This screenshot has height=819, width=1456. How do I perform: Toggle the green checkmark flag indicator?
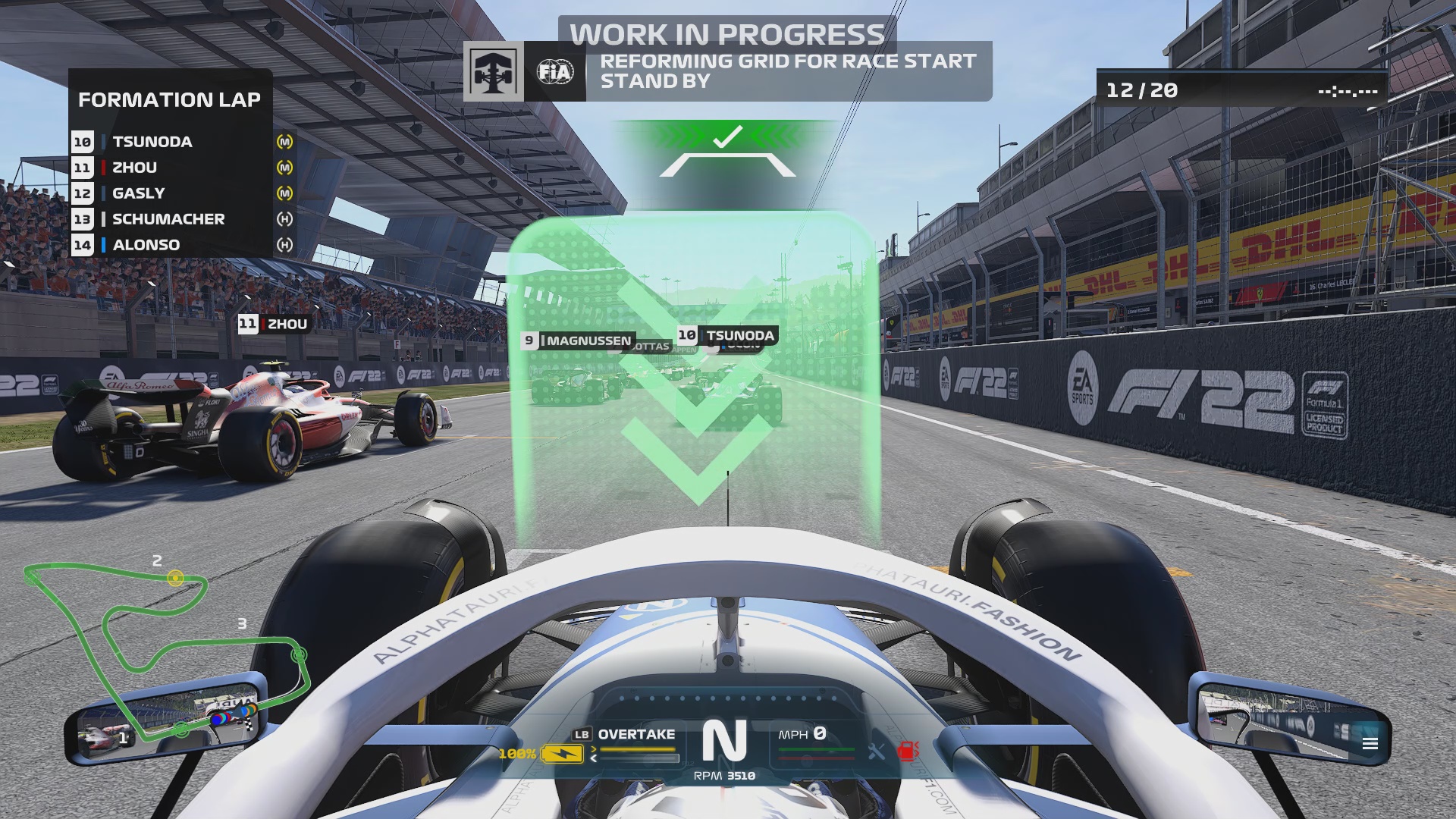(726, 136)
